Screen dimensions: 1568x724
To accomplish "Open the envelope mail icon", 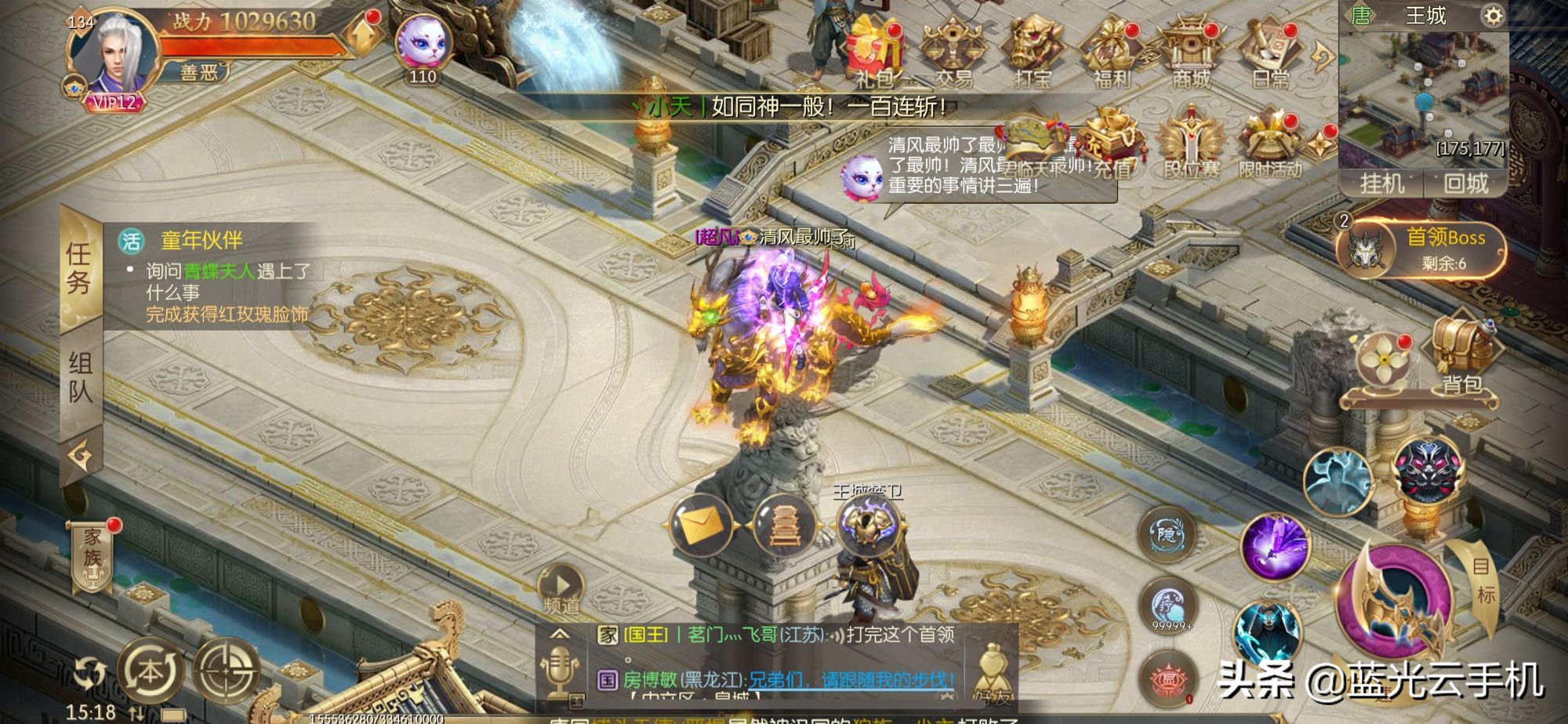I will coord(701,526).
